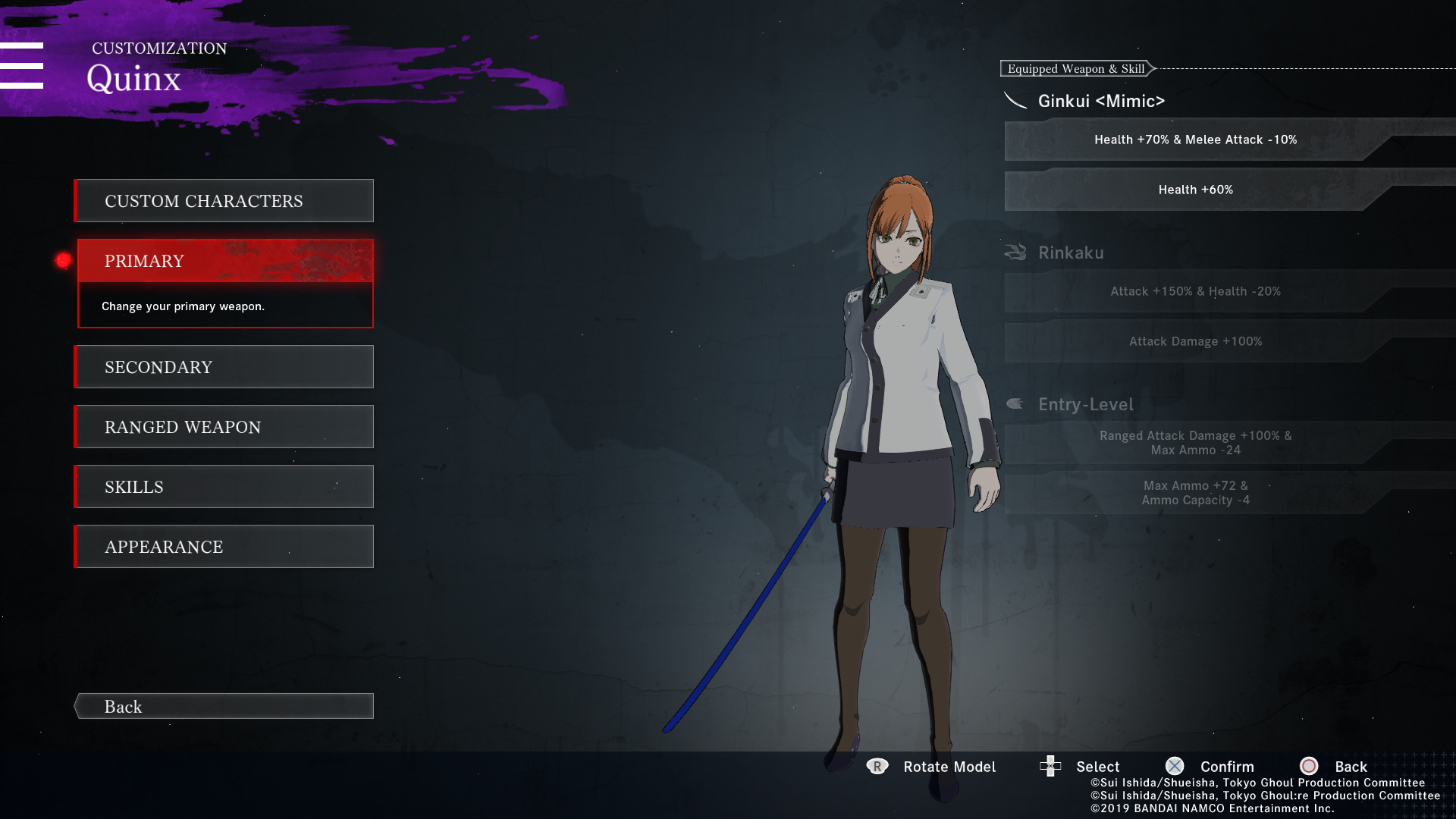
Task: Select the Entry-Level ranged weapon header
Action: pyautogui.click(x=1085, y=404)
